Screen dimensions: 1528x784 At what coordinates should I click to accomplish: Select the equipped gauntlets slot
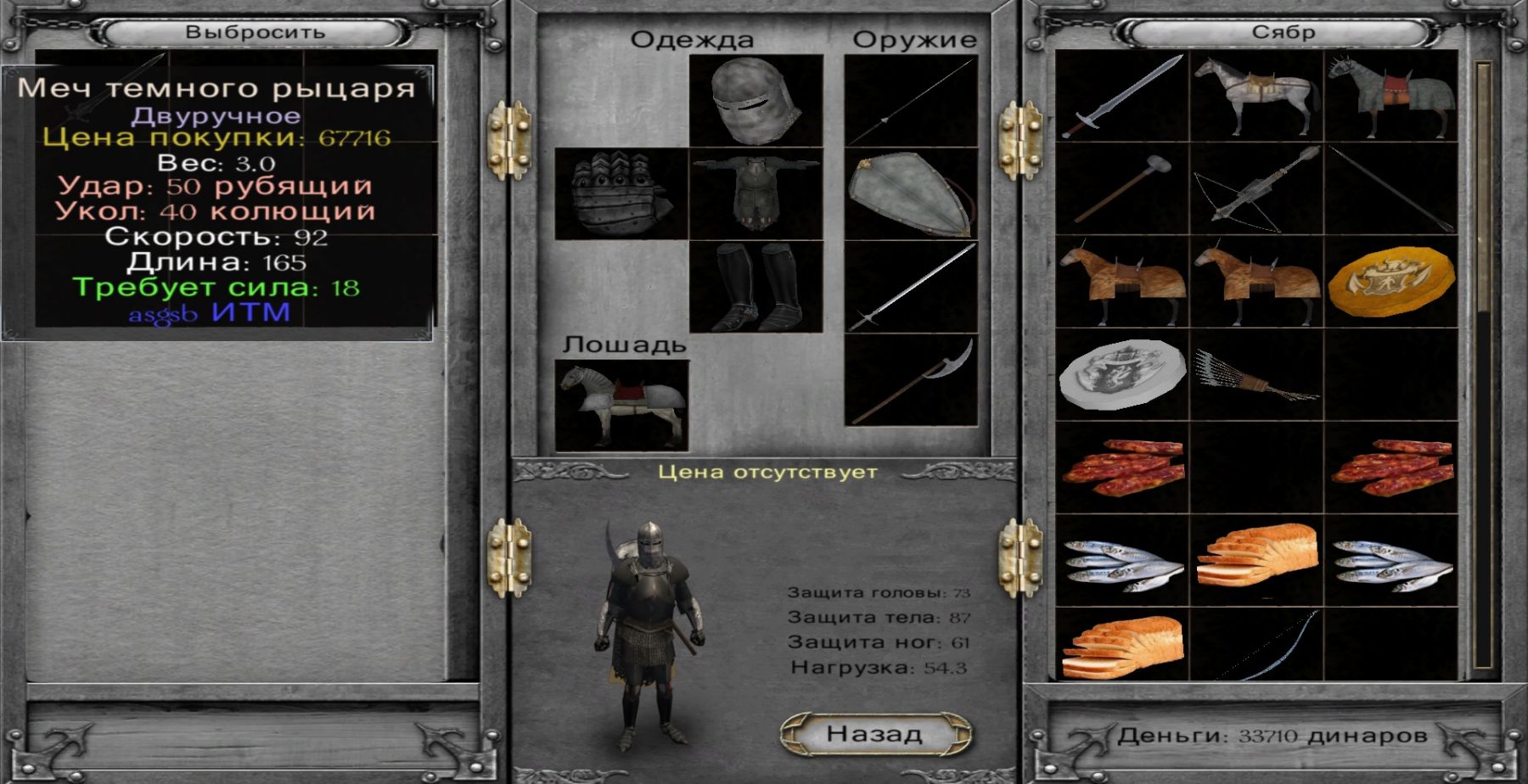point(621,194)
